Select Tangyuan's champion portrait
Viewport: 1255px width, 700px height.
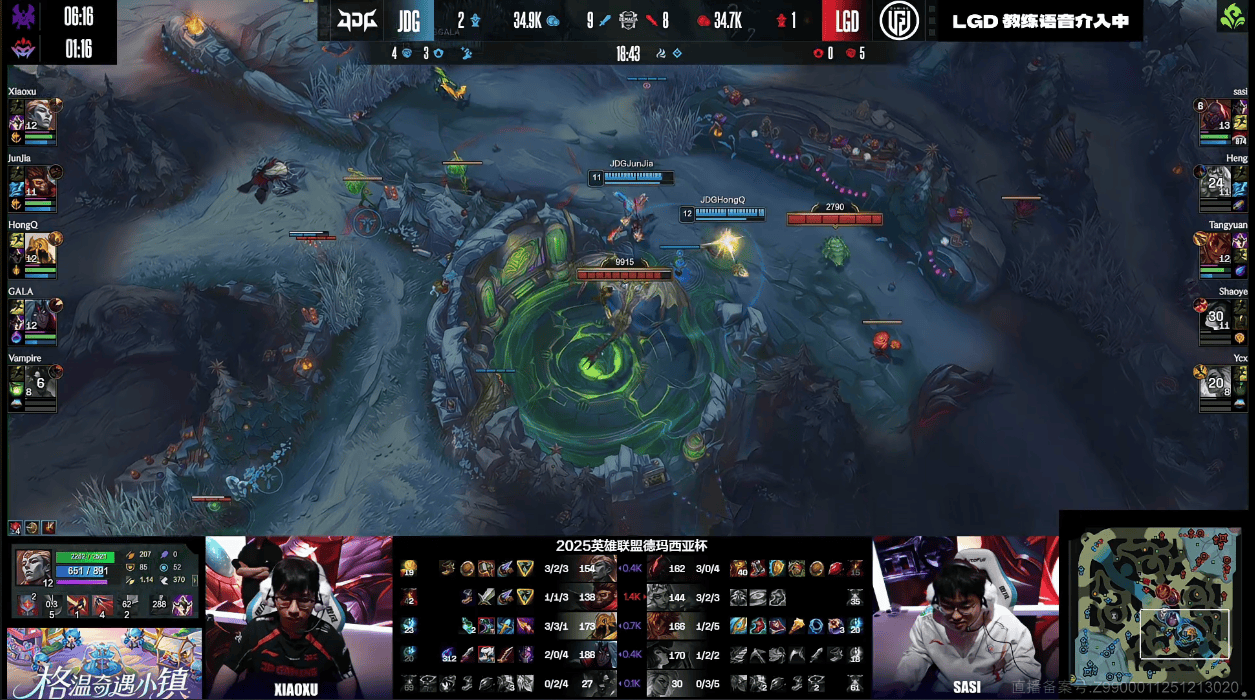point(1216,247)
